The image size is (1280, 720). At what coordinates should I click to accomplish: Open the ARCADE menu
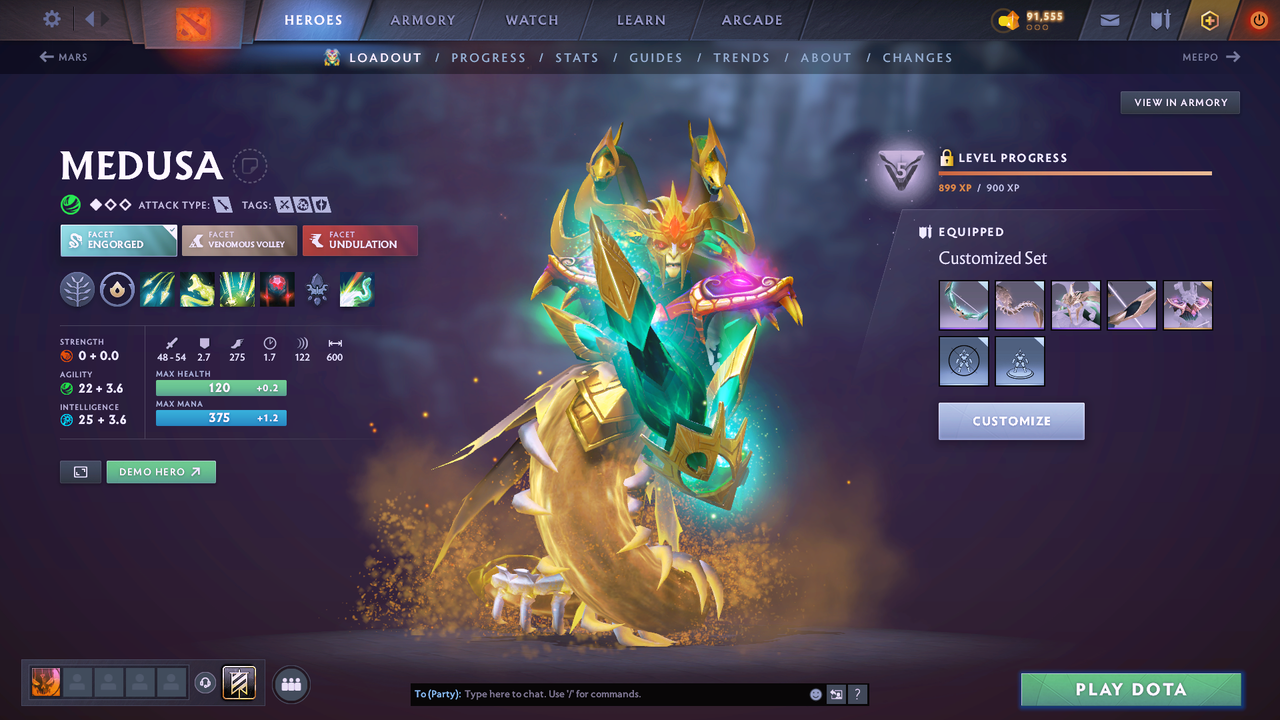click(x=751, y=19)
